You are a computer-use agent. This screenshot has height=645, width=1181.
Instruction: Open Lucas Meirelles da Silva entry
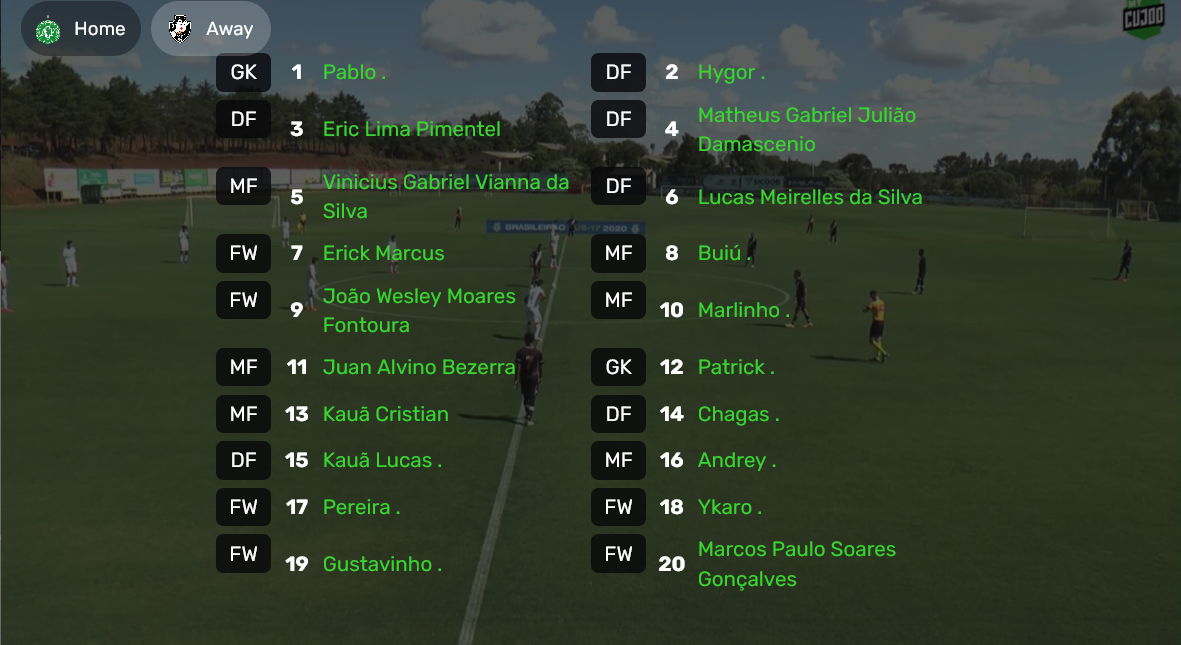pos(809,197)
